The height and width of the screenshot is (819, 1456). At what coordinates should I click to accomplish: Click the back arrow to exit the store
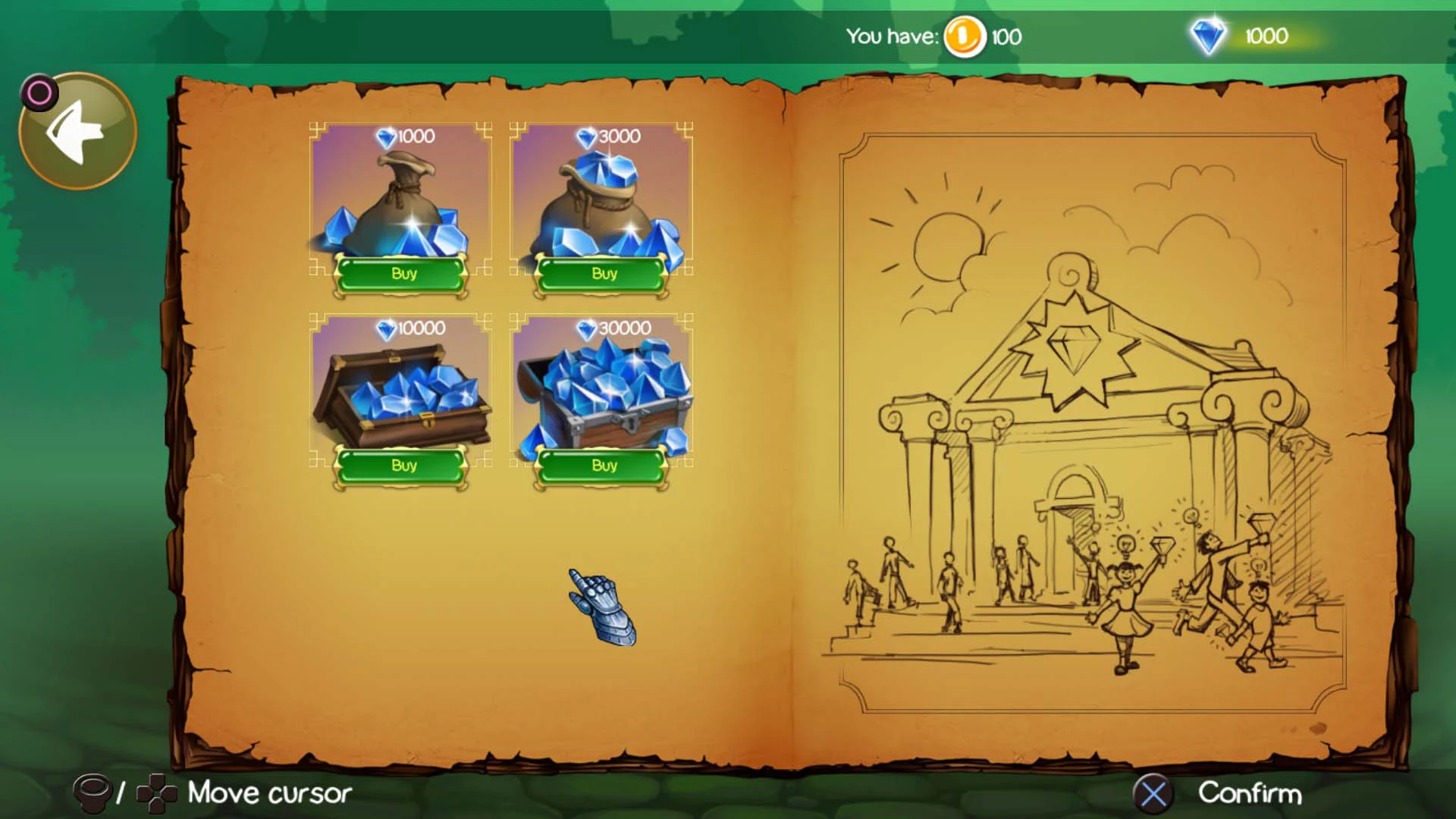pyautogui.click(x=76, y=129)
